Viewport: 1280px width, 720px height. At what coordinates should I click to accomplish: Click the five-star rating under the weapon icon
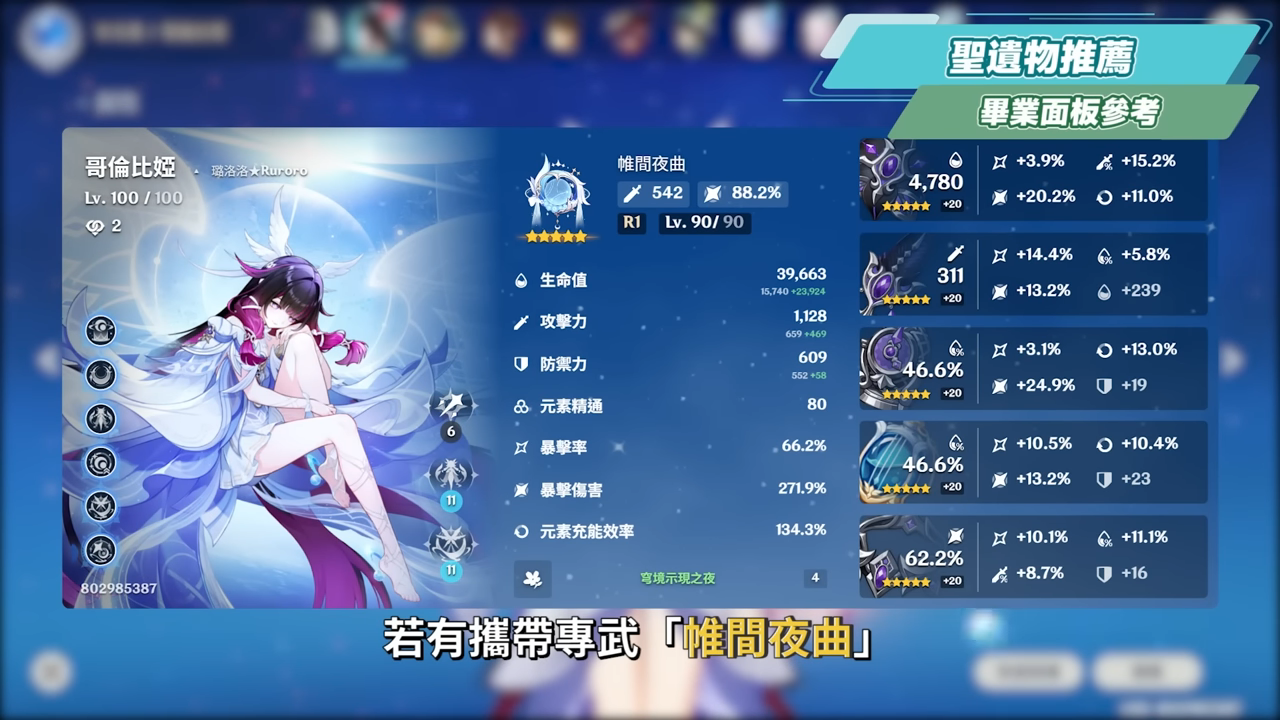pos(557,235)
